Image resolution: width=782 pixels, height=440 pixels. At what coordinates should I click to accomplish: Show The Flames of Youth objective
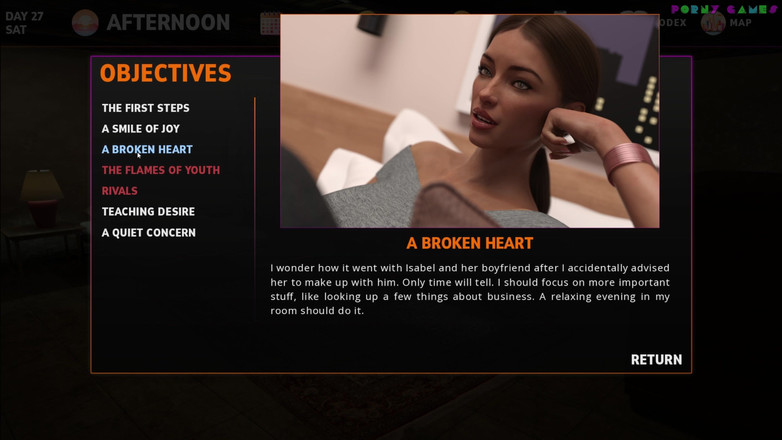pyautogui.click(x=160, y=170)
